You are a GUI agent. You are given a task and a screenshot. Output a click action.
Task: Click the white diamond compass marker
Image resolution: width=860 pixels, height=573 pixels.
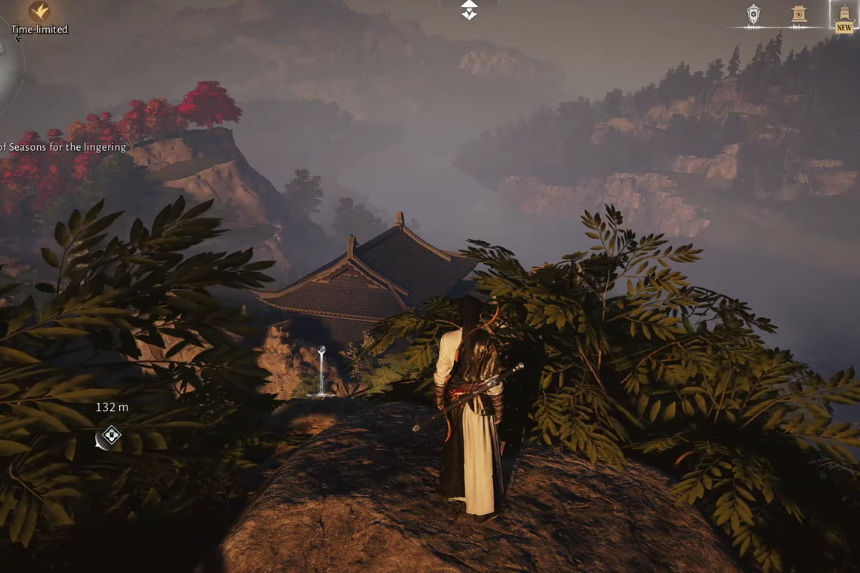pos(469,10)
